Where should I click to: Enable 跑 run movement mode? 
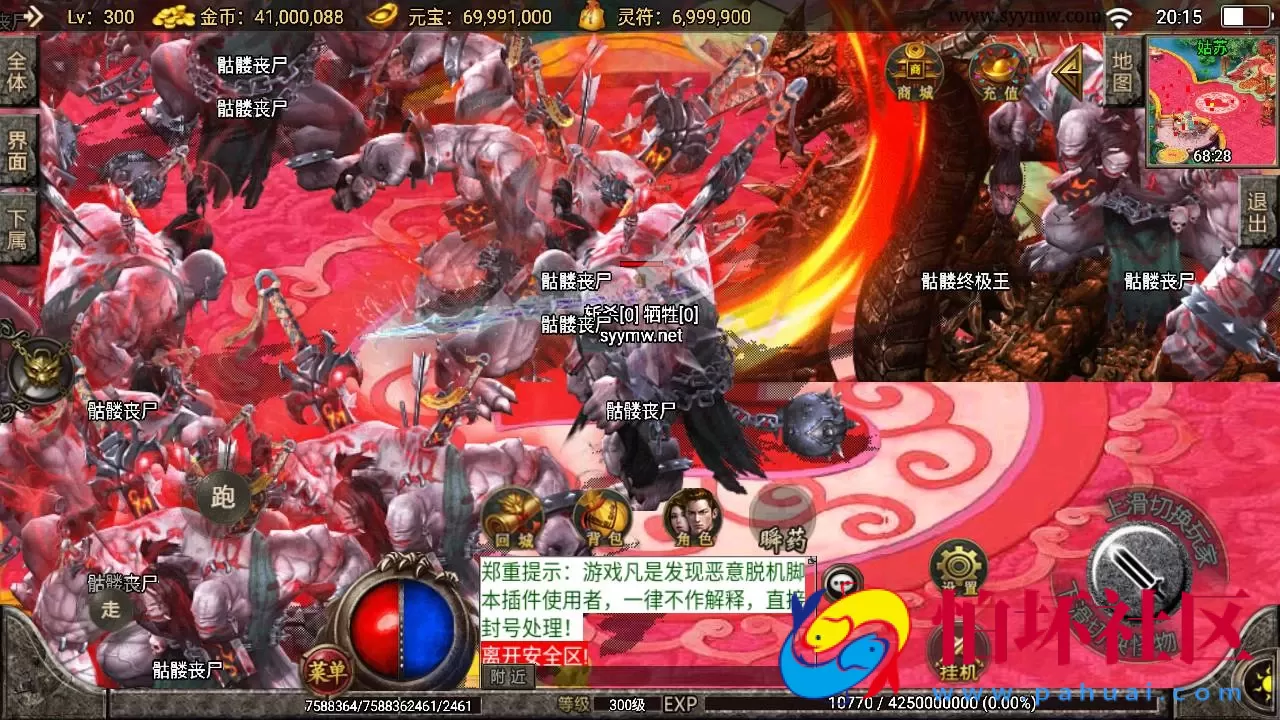pyautogui.click(x=222, y=497)
